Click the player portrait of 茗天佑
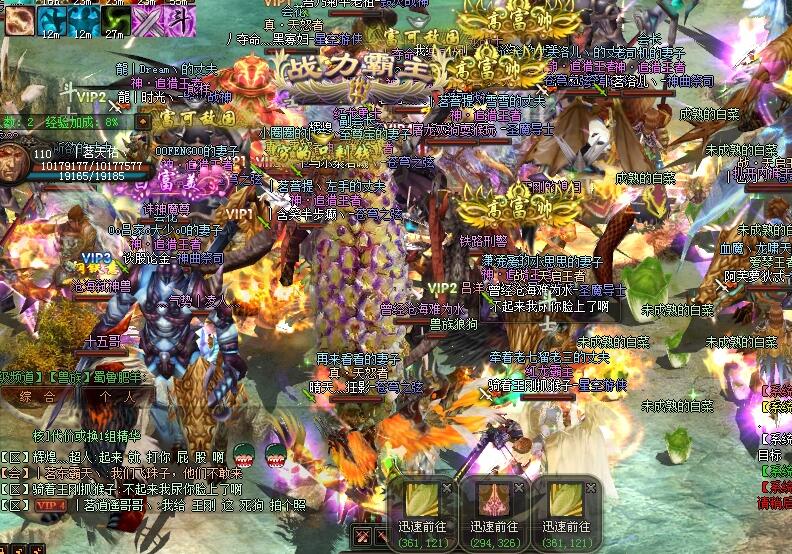The height and width of the screenshot is (554, 792). (x=14, y=165)
